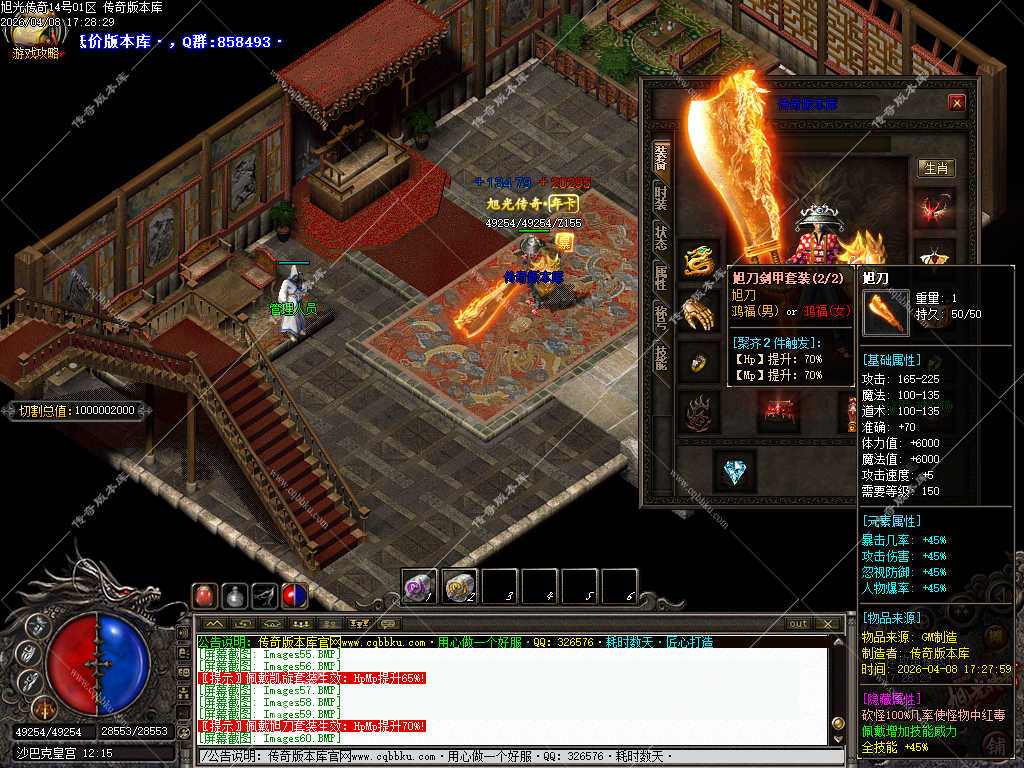Click the grey potion bottle quick button

coord(235,596)
